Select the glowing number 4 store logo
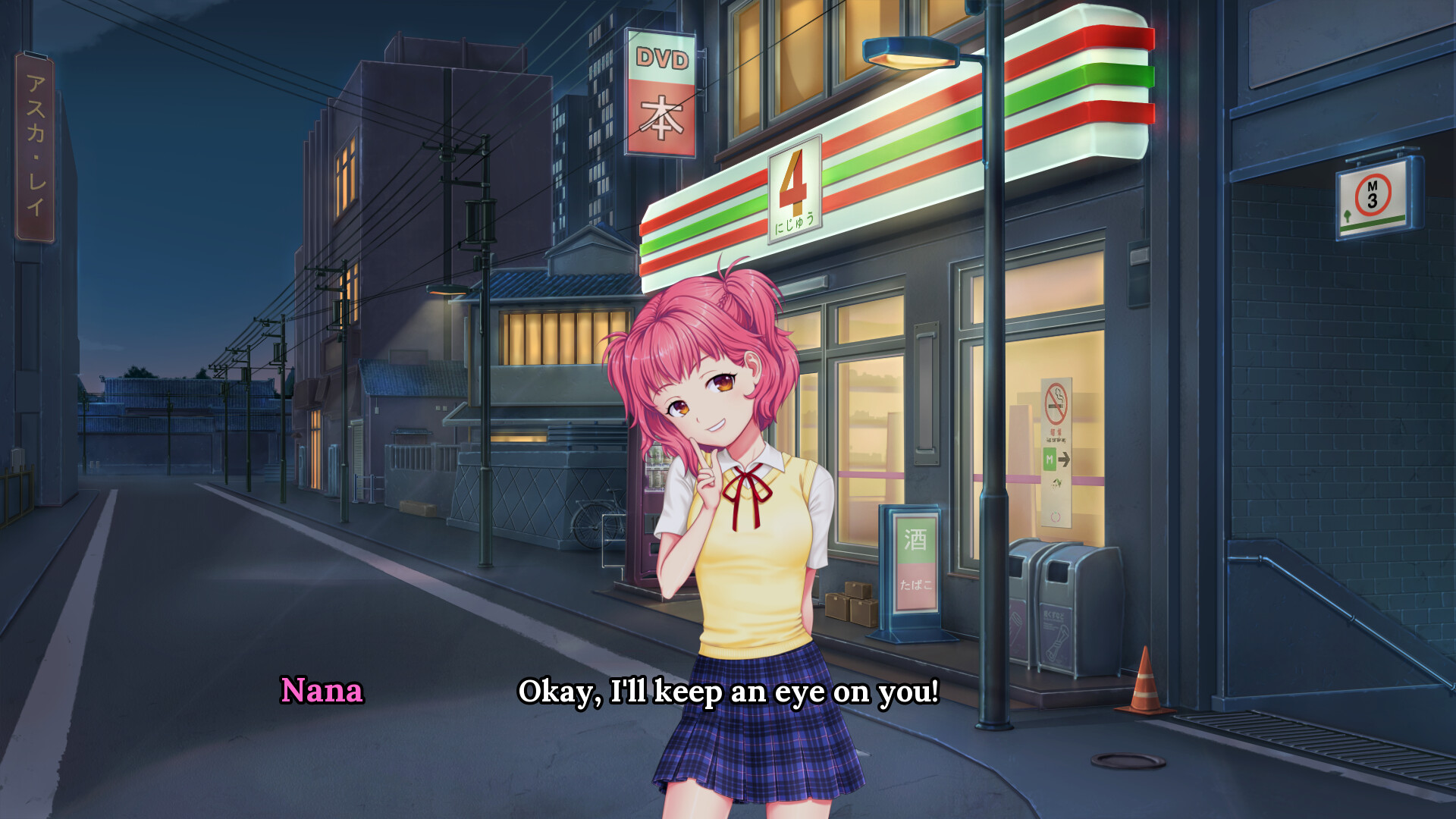1456x819 pixels. click(x=793, y=188)
